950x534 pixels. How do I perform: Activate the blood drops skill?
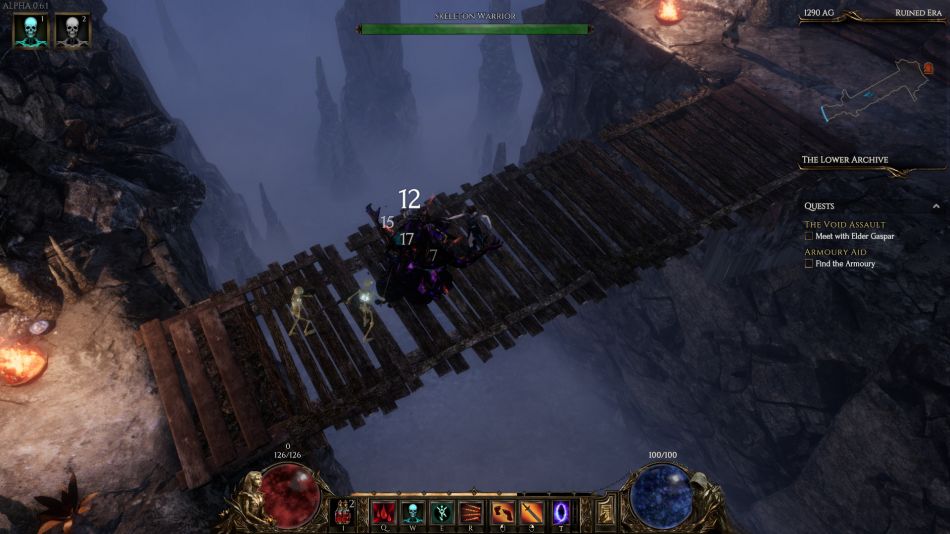(383, 513)
